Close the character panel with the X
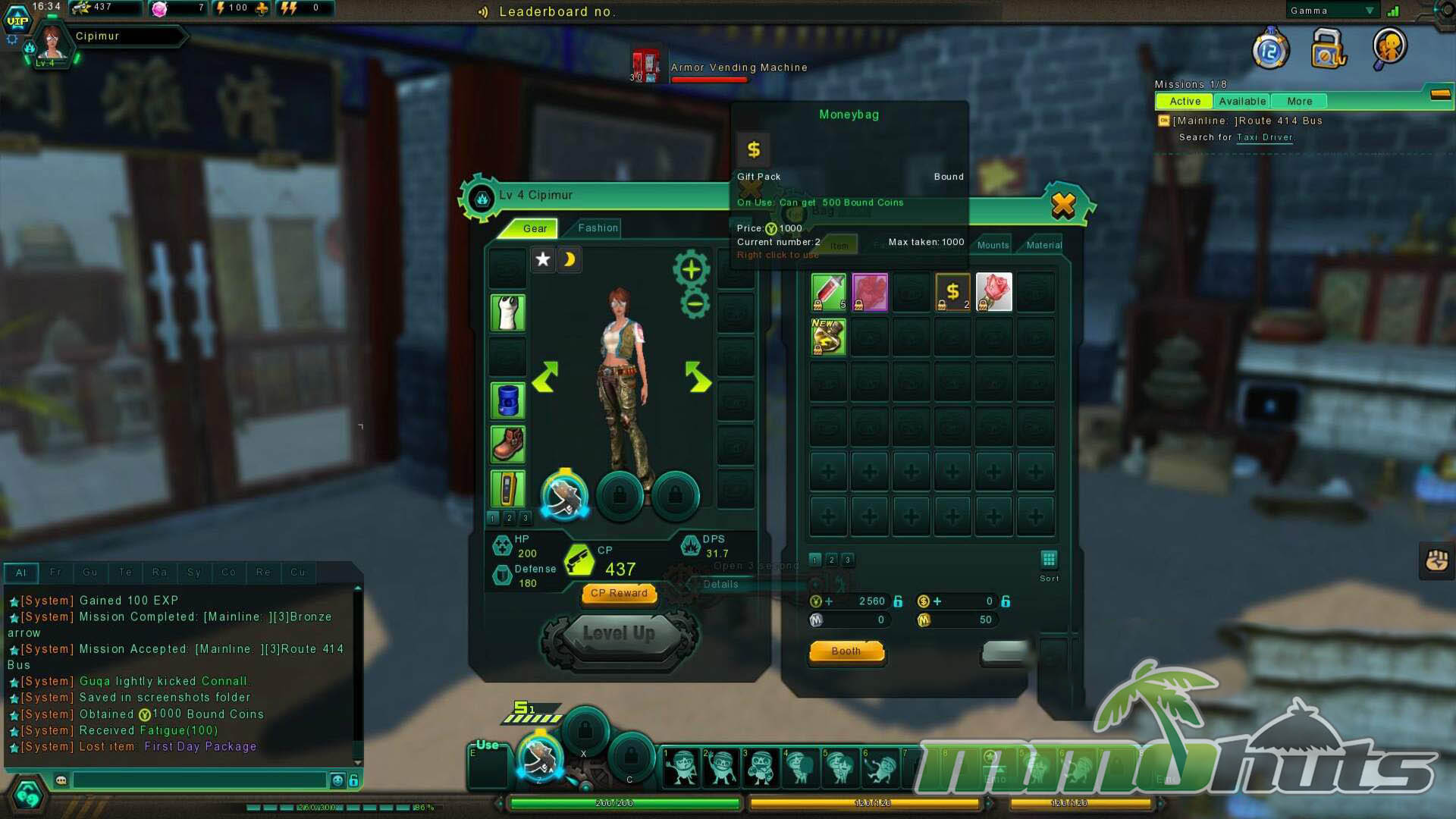 pos(1063,204)
